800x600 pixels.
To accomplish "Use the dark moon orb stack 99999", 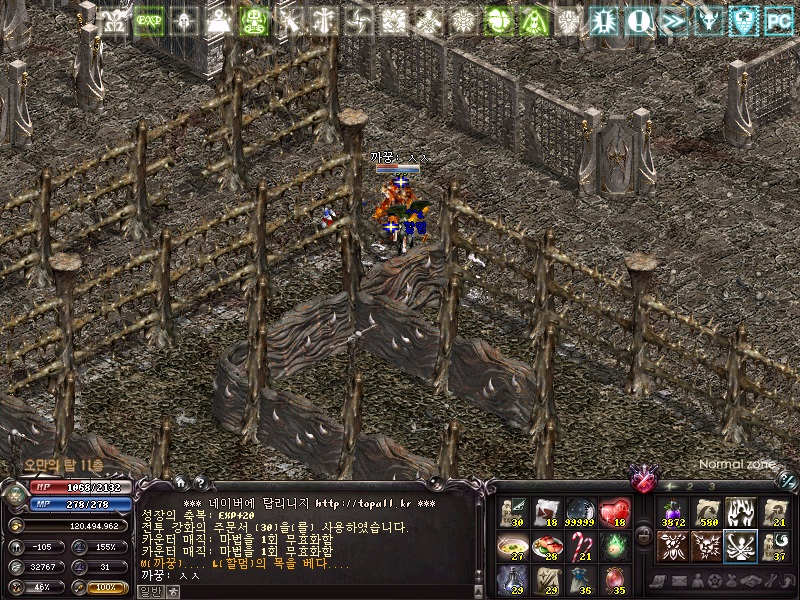I will tap(581, 513).
